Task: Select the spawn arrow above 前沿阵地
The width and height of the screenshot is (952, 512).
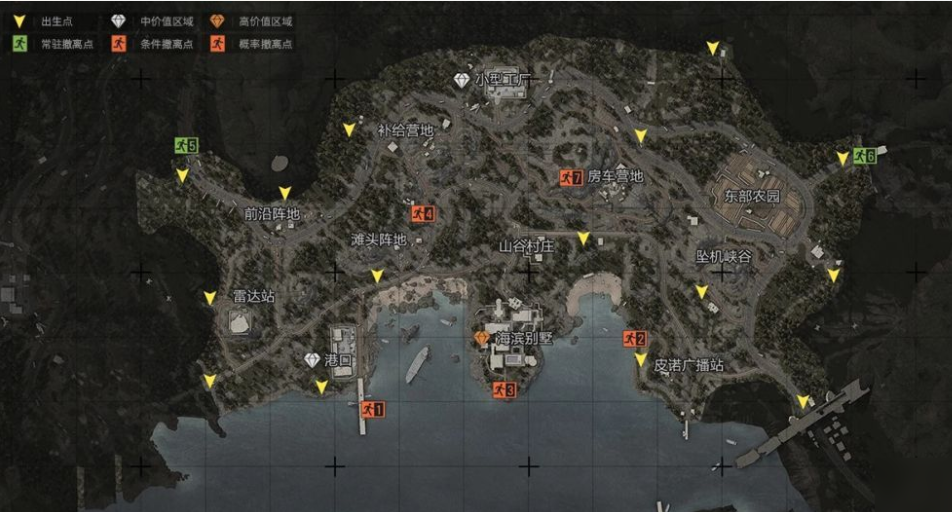Action: (x=285, y=193)
